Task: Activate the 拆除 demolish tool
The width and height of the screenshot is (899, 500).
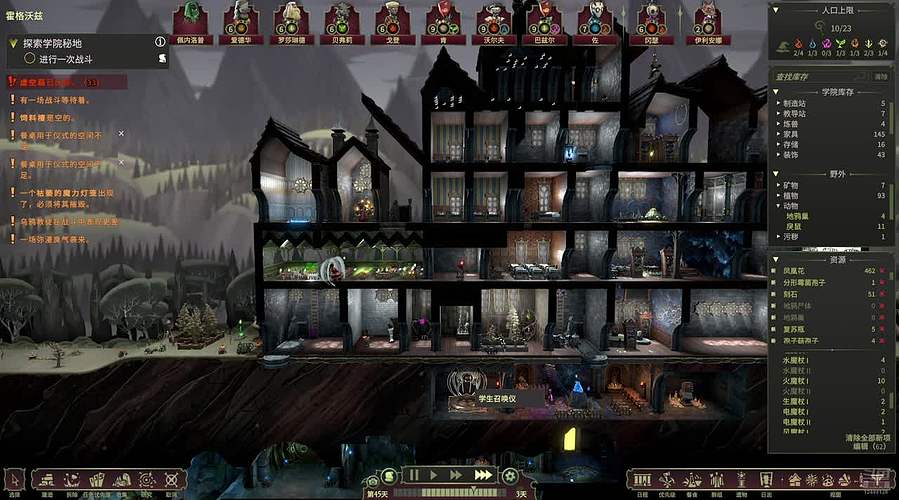Action: point(72,481)
